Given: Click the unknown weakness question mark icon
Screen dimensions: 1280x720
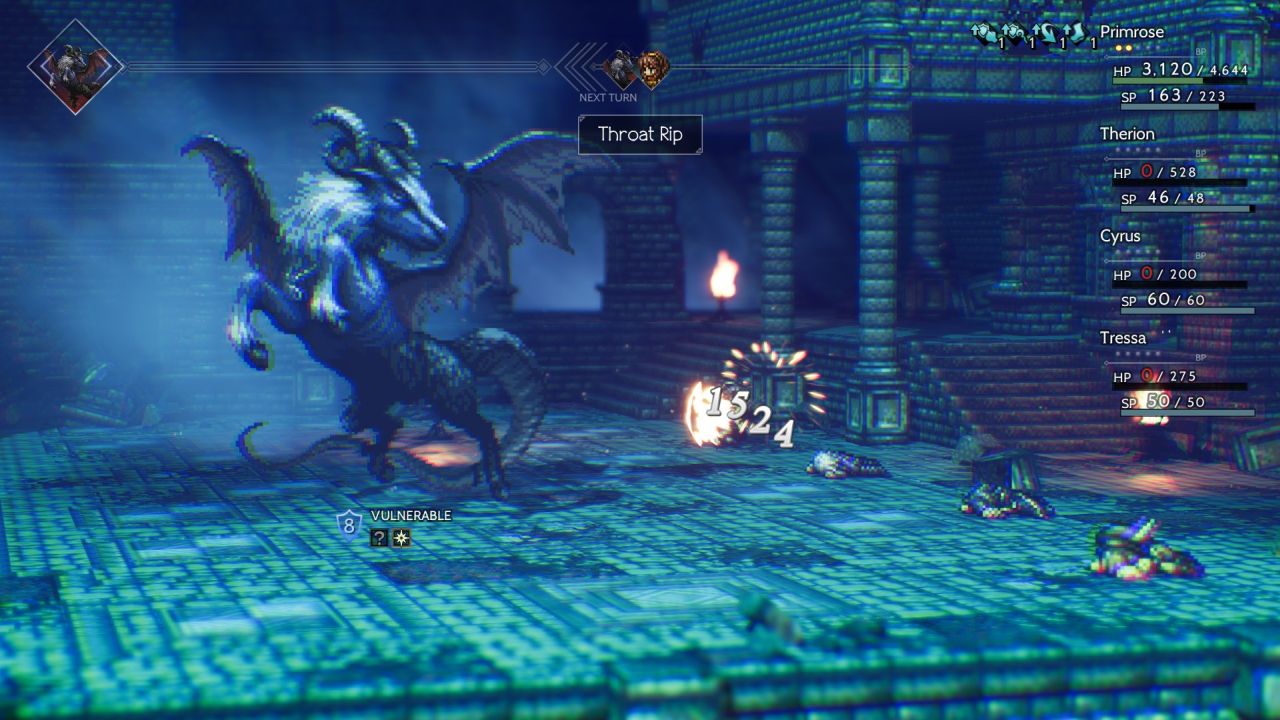Looking at the screenshot, I should click(x=379, y=538).
